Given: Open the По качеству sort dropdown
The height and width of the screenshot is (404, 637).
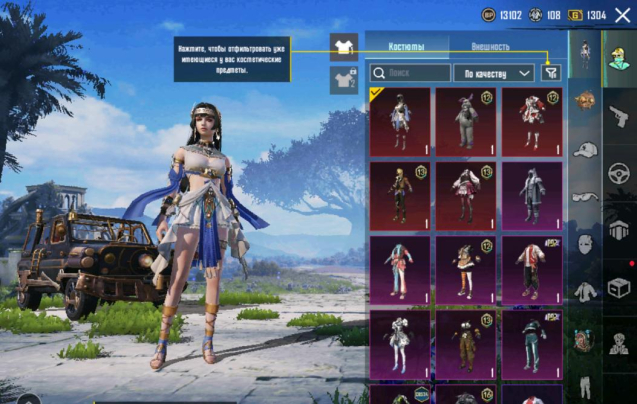Looking at the screenshot, I should pyautogui.click(x=494, y=73).
